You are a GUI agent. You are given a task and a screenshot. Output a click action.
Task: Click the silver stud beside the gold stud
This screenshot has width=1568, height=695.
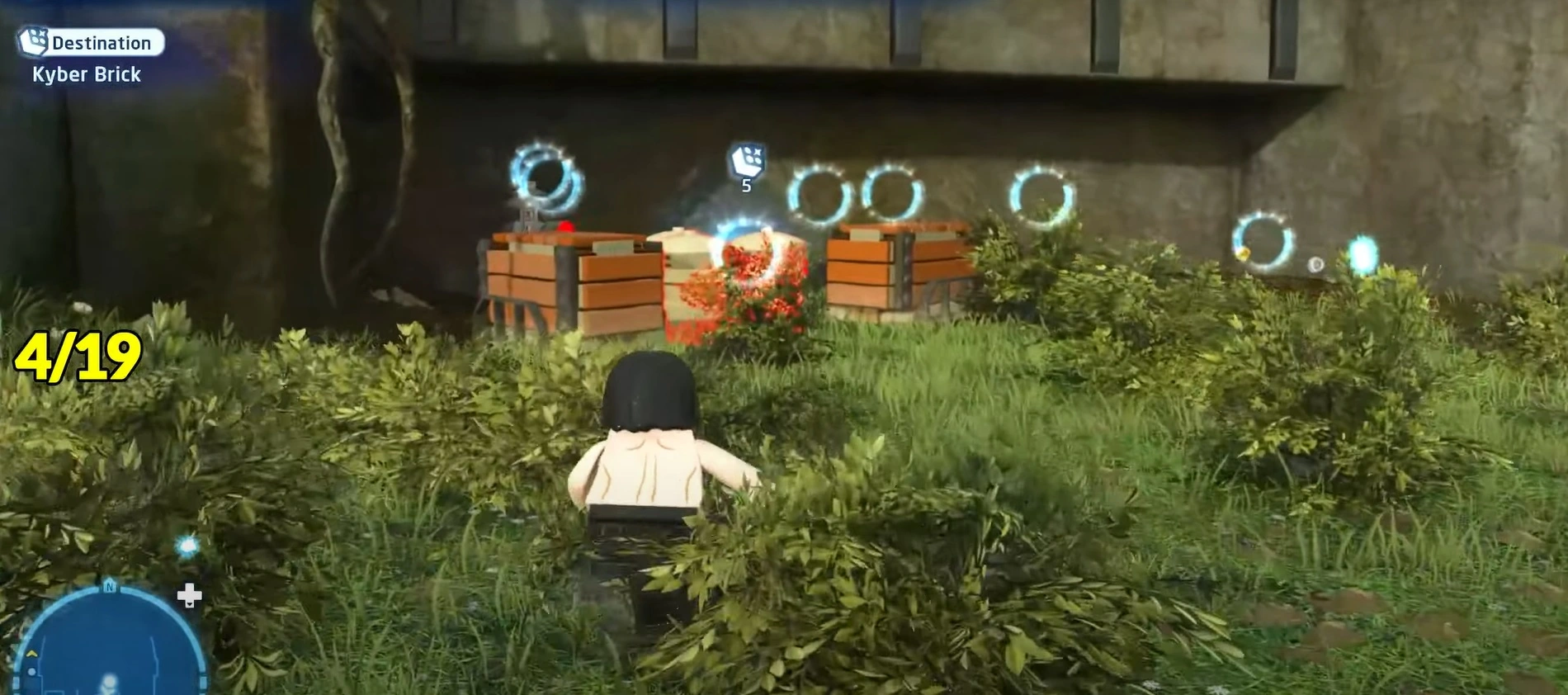pos(1316,266)
